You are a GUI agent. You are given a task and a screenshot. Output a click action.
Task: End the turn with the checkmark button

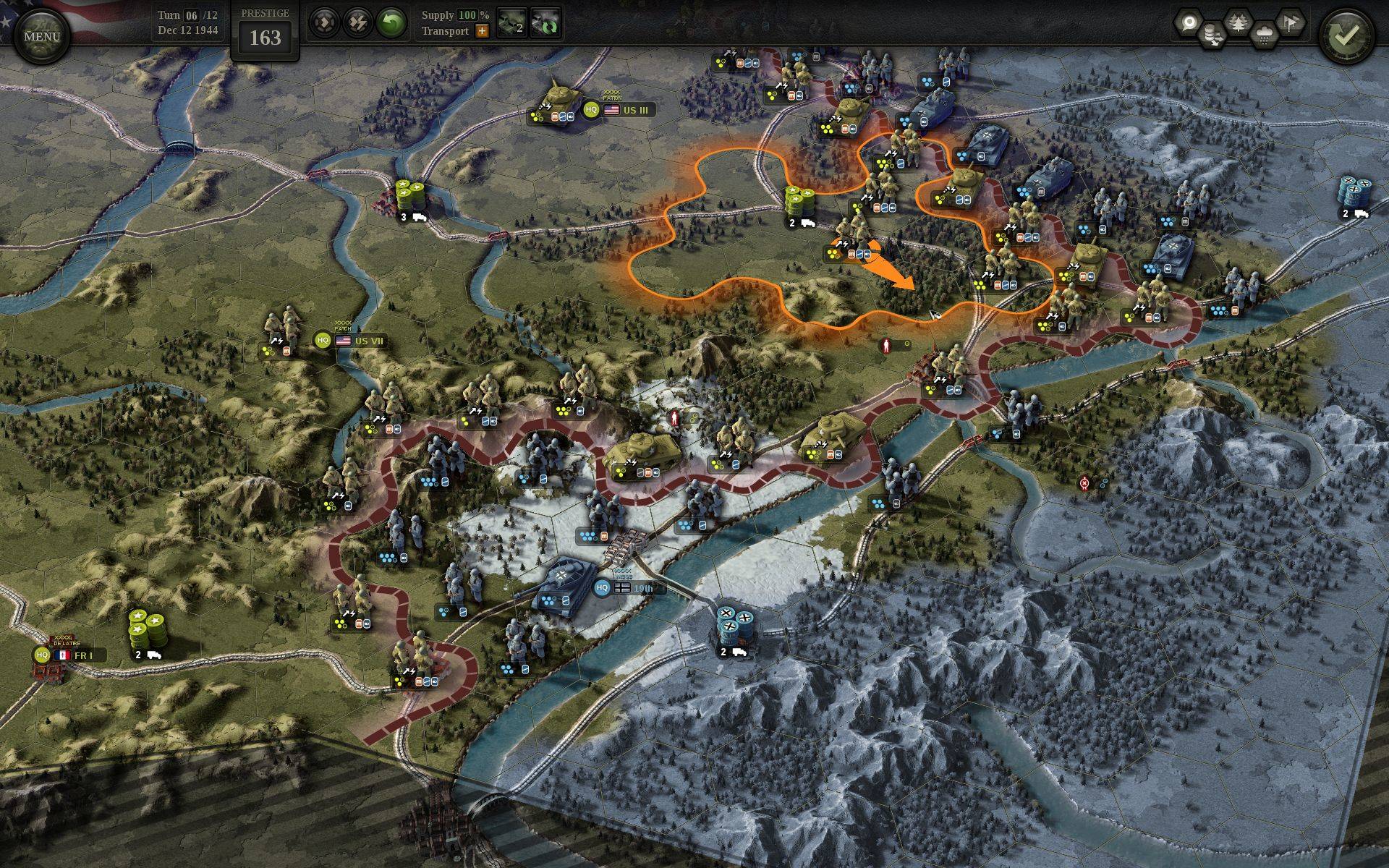(x=1345, y=37)
